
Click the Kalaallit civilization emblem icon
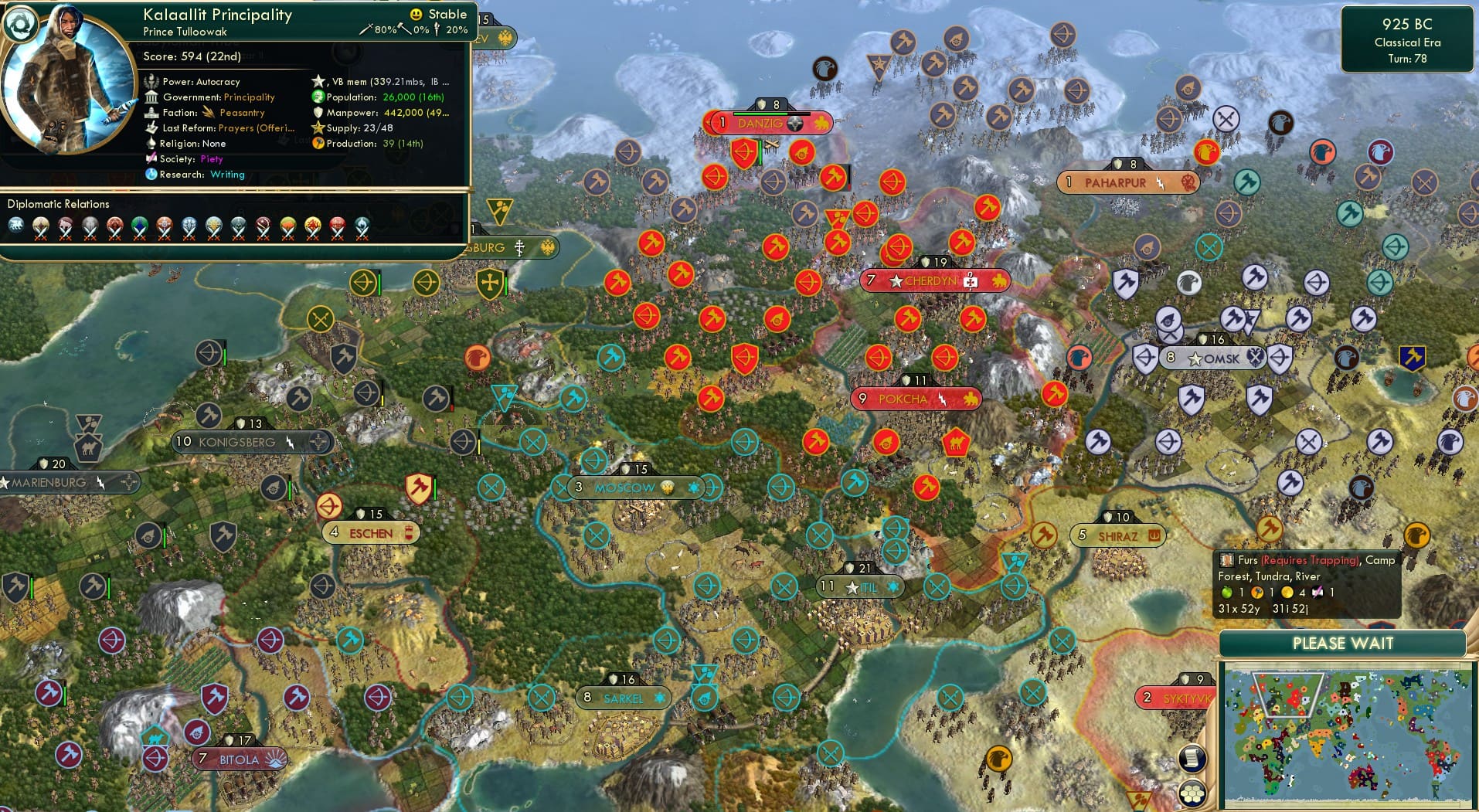pos(22,24)
